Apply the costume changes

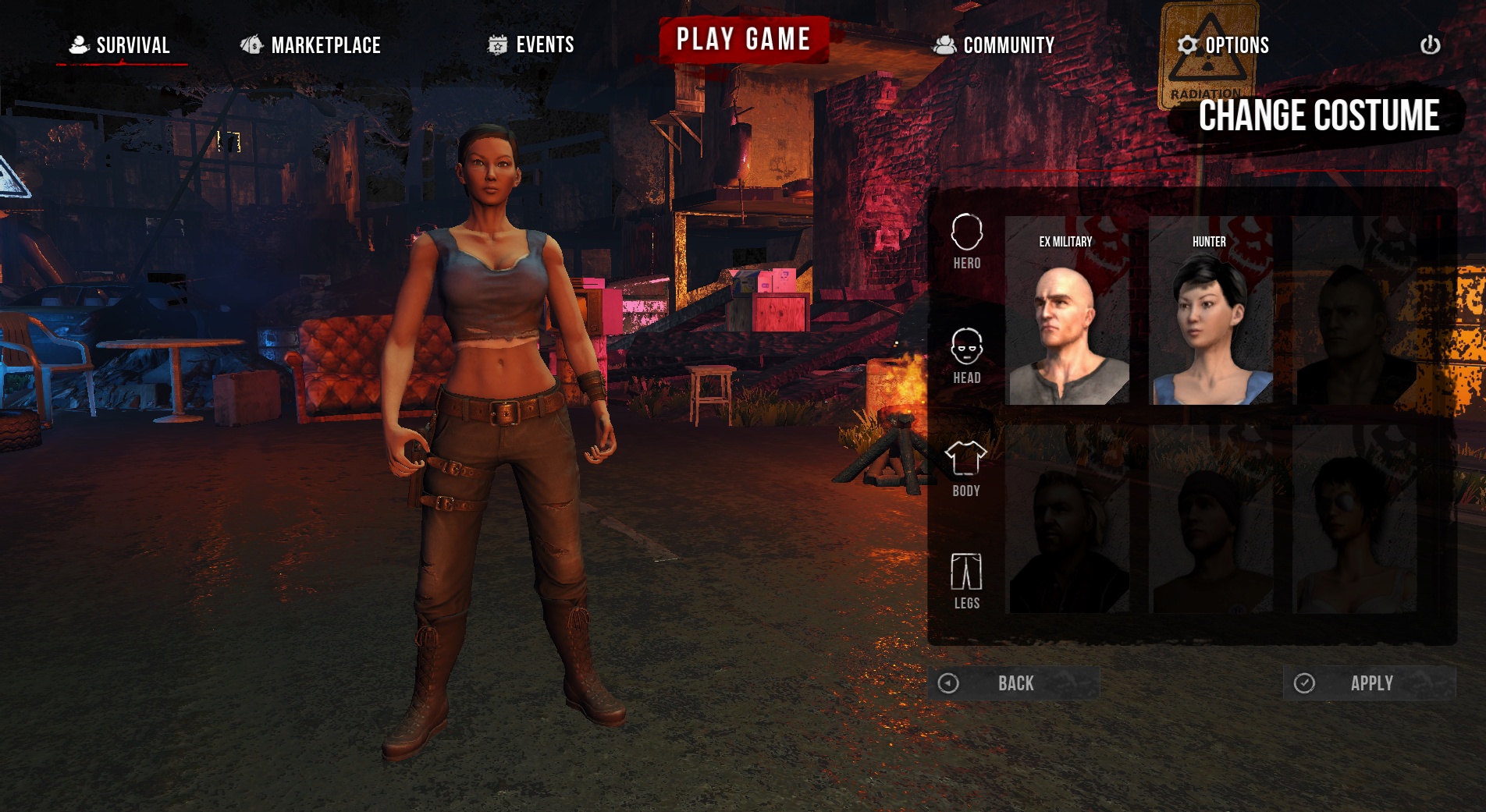coord(1370,683)
